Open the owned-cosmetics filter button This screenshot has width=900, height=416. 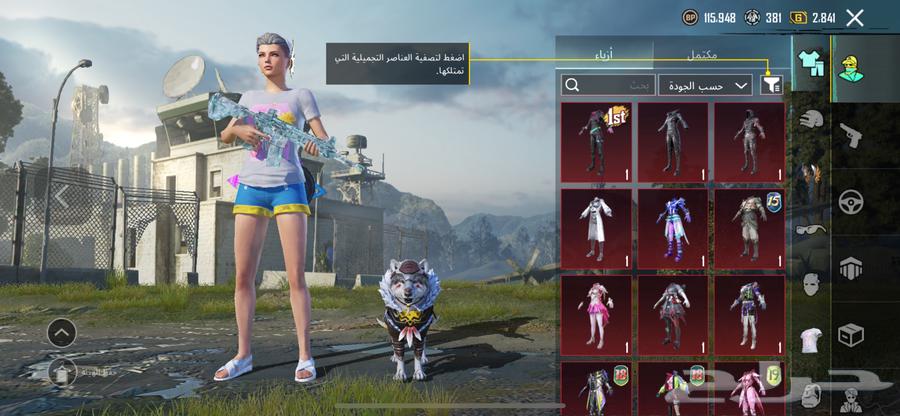pyautogui.click(x=771, y=85)
